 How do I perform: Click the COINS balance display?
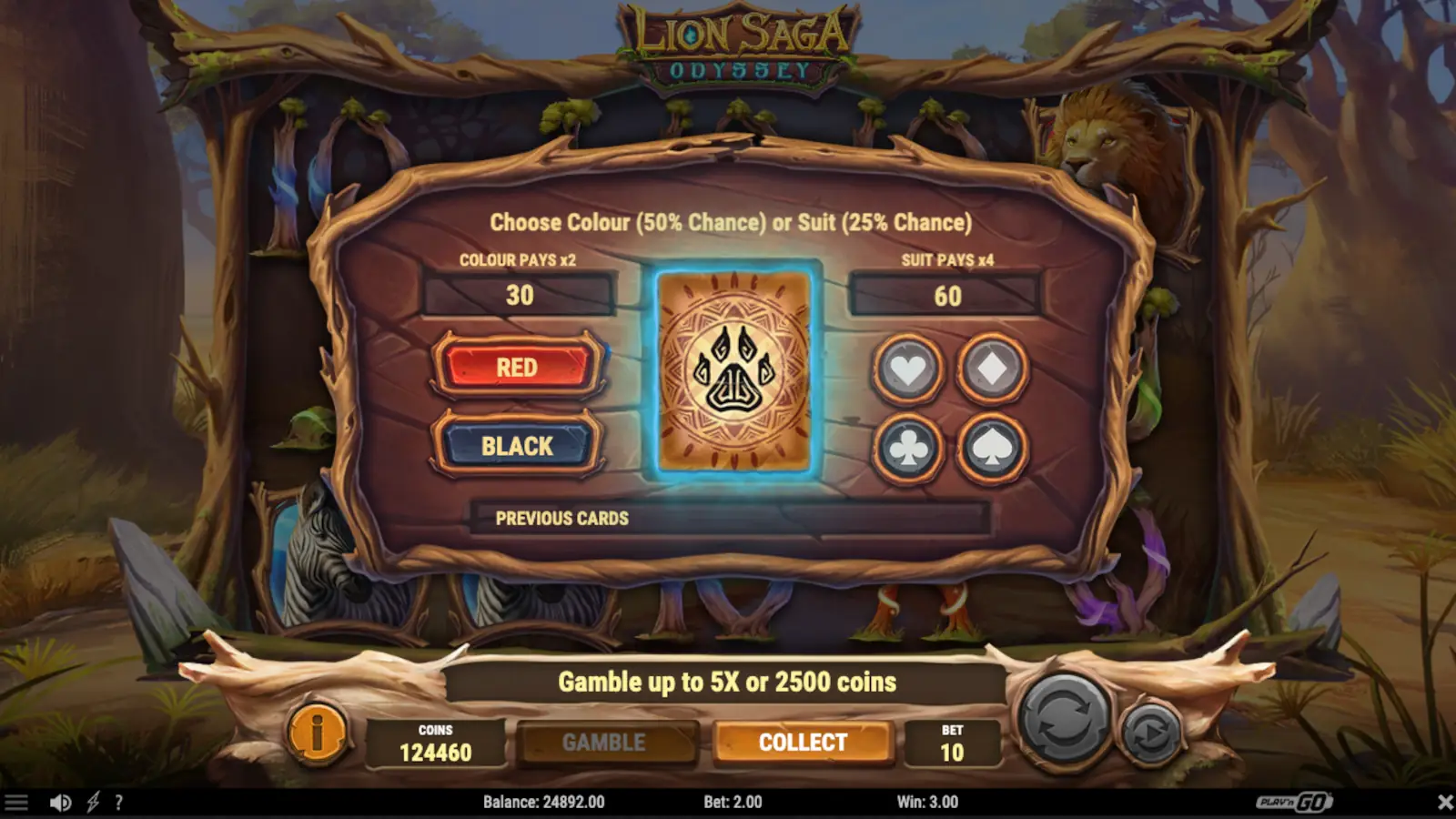[x=437, y=742]
